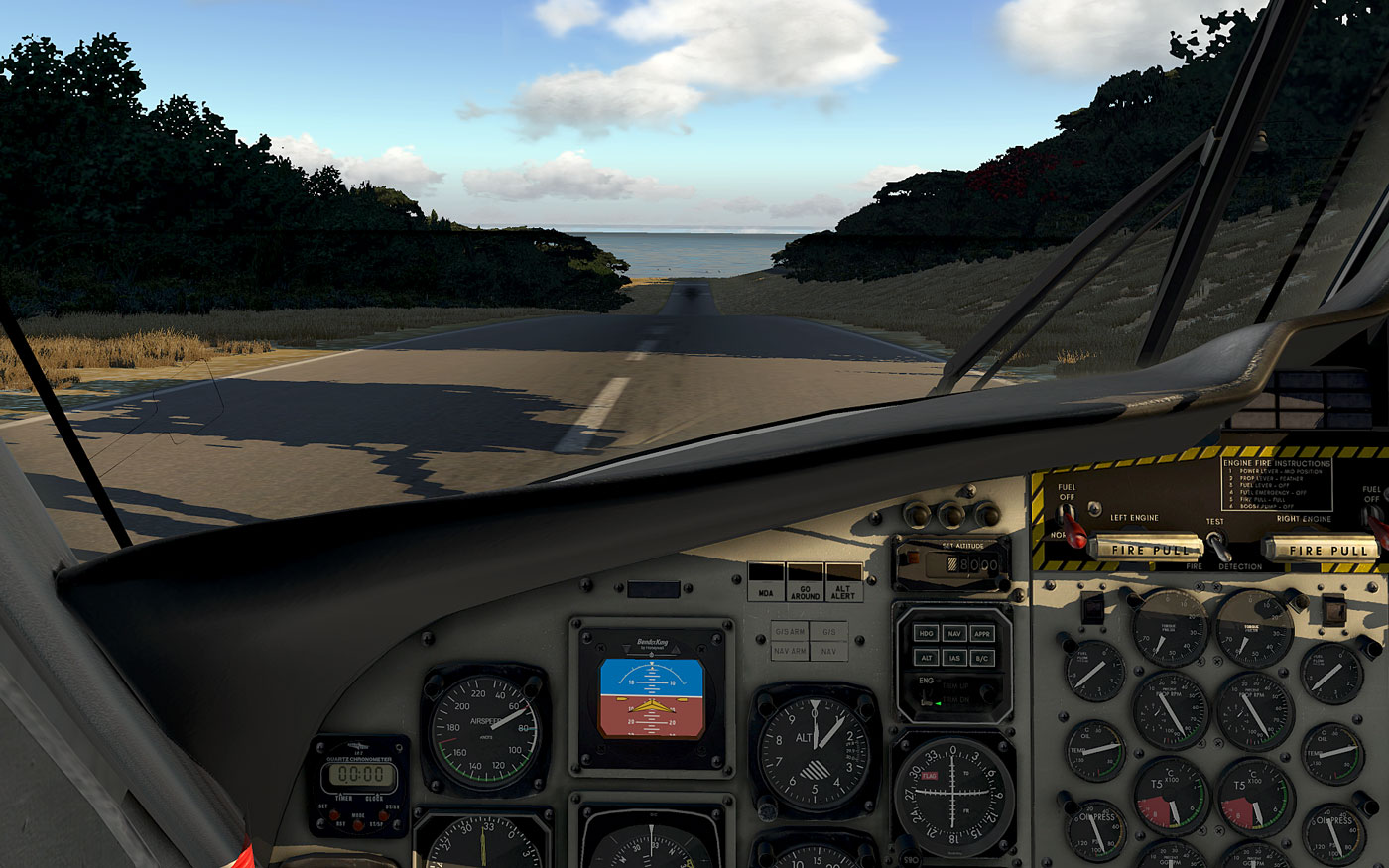1389x868 pixels.
Task: Engage the HDG autopilot mode button
Action: (x=926, y=632)
